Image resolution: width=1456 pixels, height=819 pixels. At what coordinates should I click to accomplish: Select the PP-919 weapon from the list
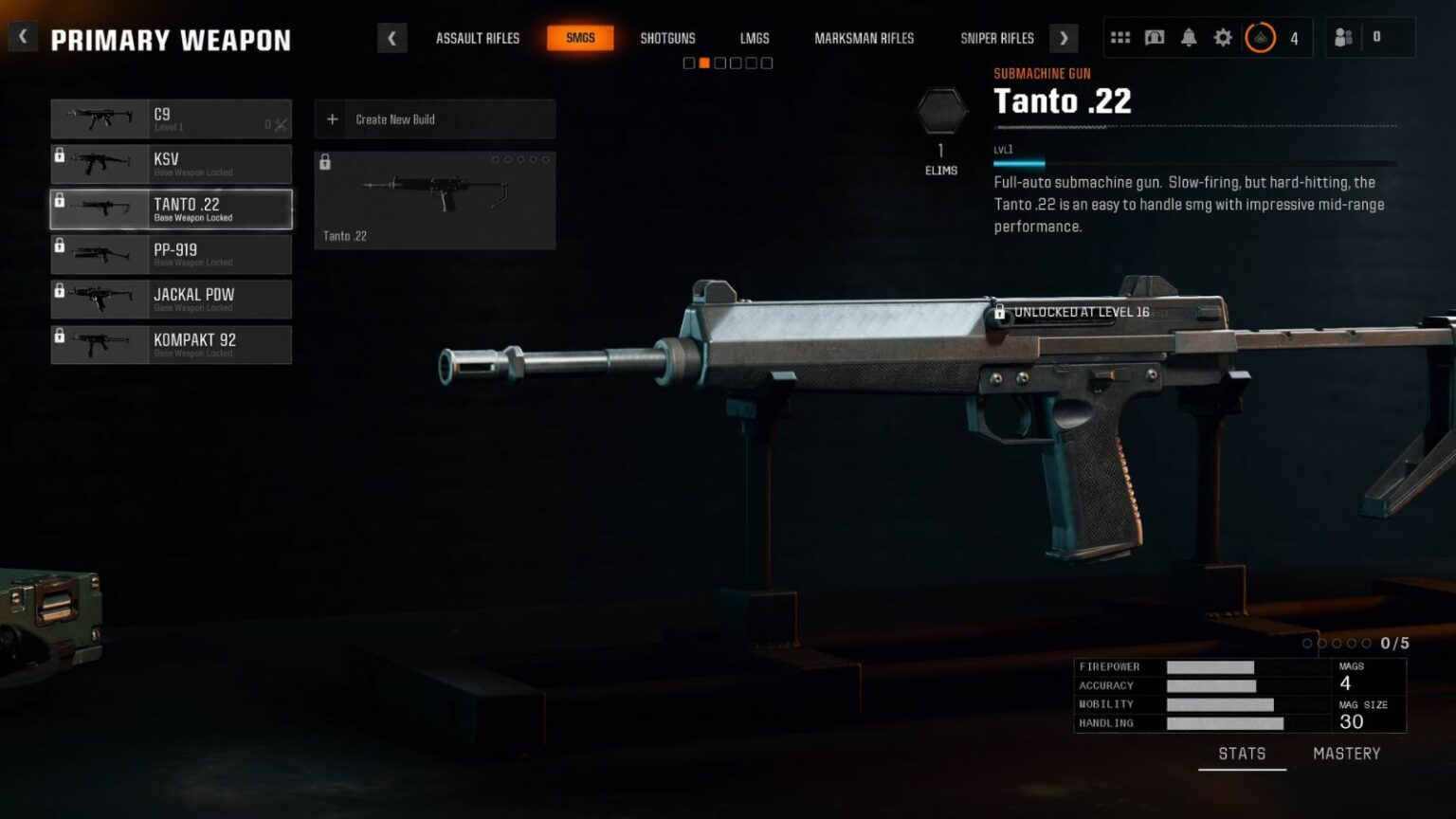(171, 253)
